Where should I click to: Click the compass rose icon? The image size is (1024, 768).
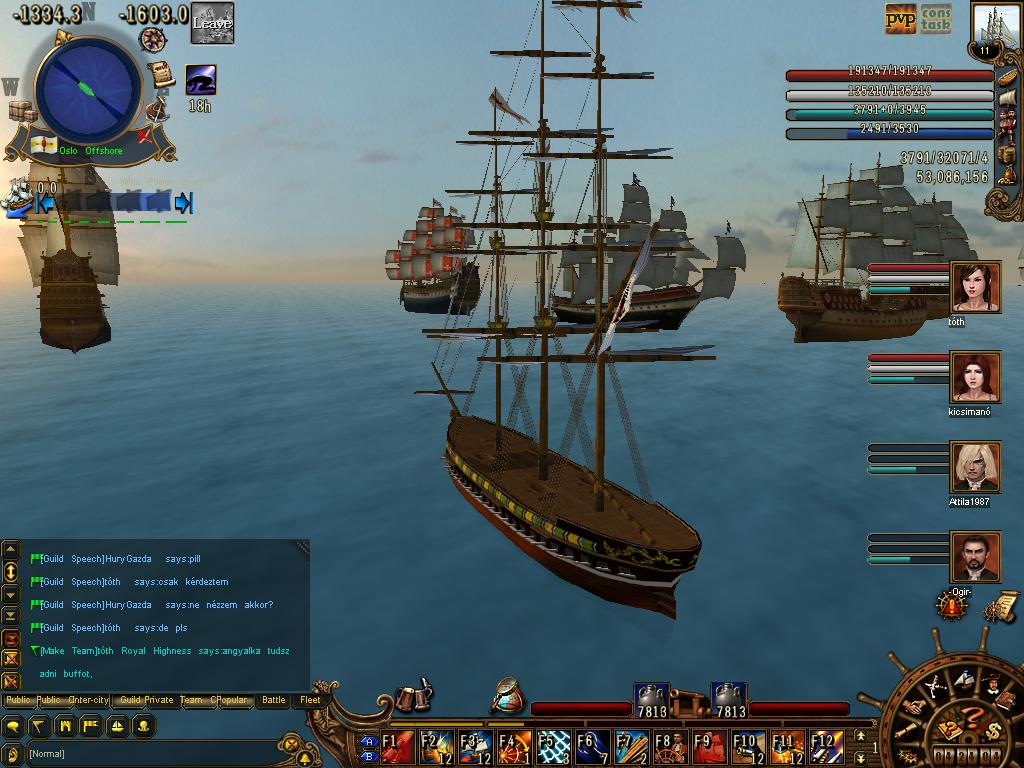(x=153, y=40)
